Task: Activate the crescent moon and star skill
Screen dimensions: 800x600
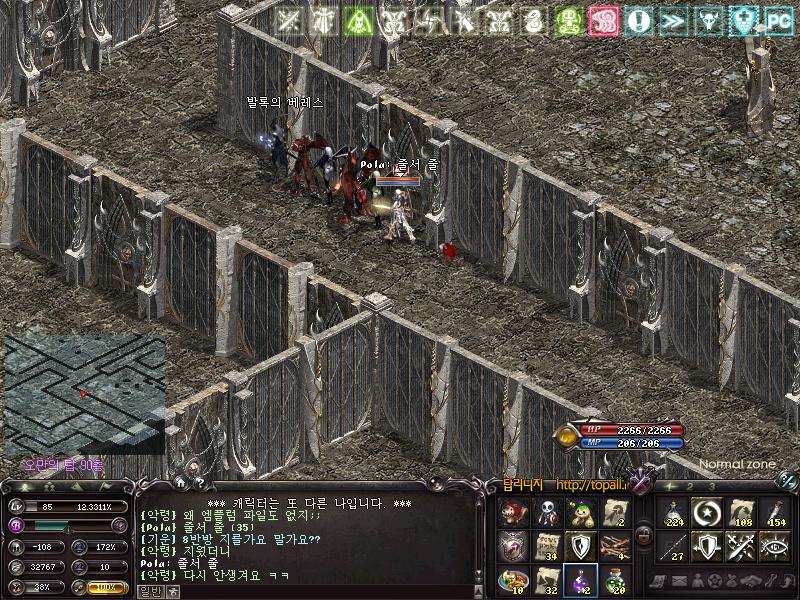Action: 707,512
